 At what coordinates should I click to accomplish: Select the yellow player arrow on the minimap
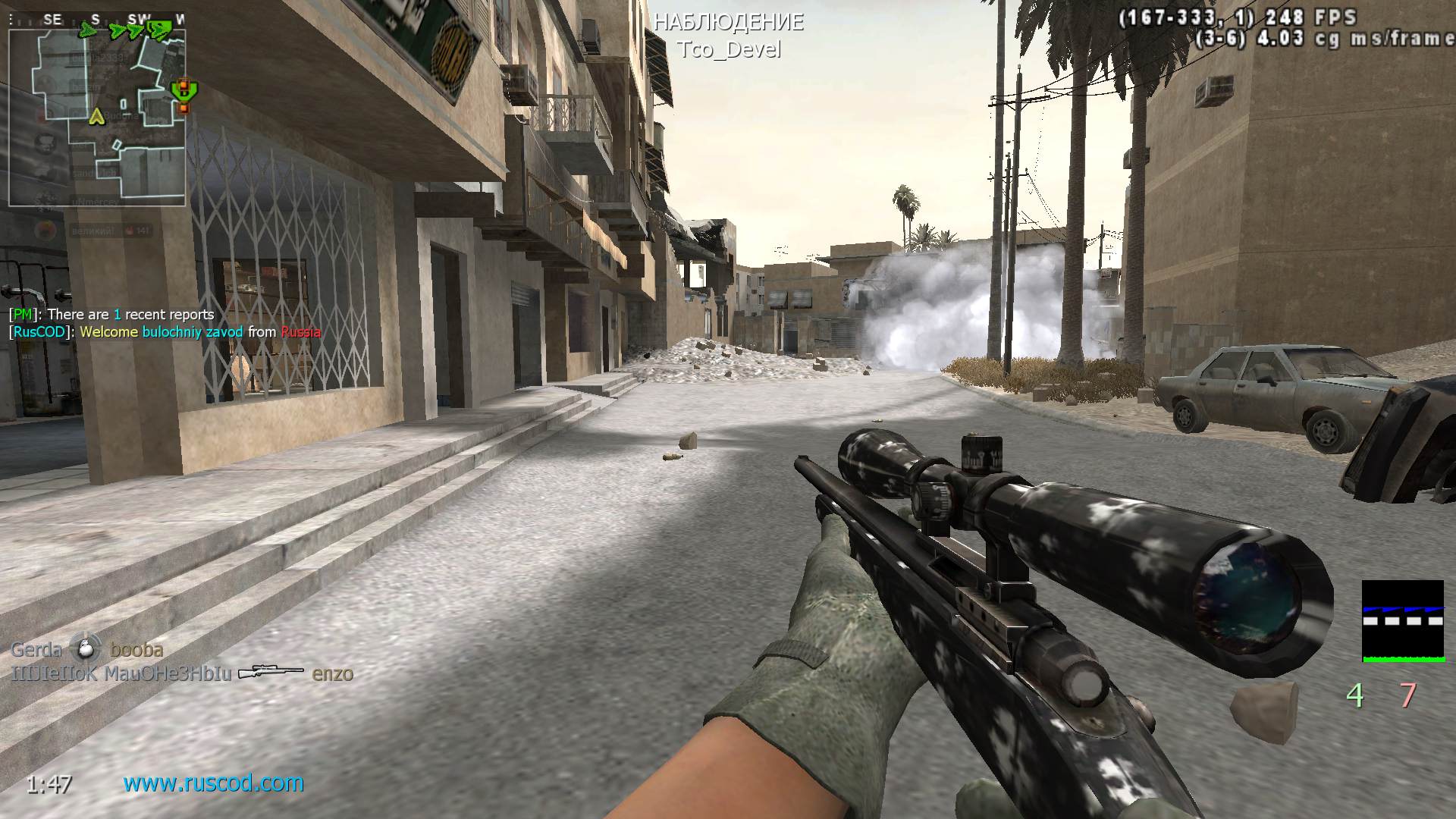96,116
